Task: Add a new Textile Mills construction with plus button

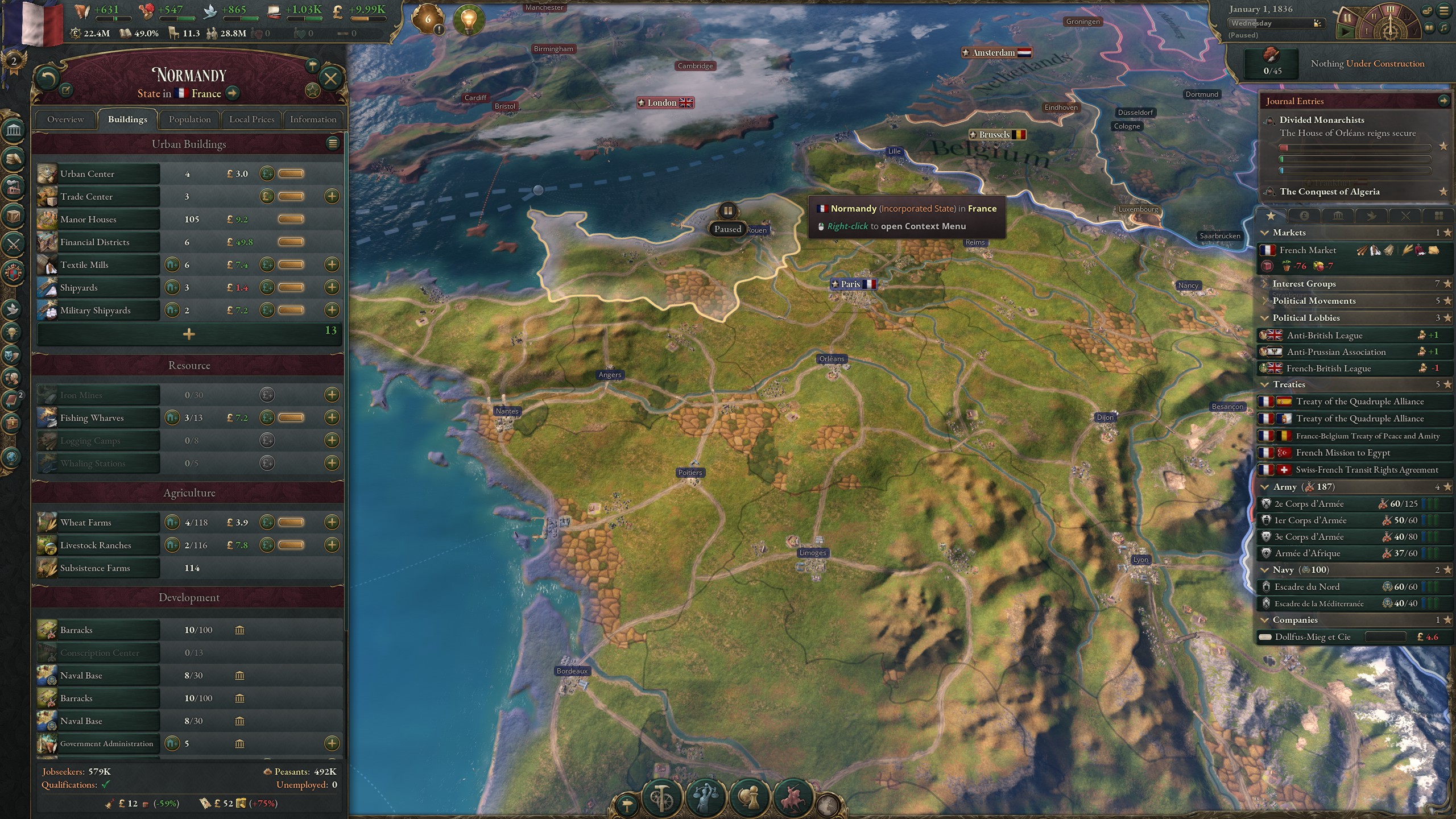Action: [x=333, y=264]
